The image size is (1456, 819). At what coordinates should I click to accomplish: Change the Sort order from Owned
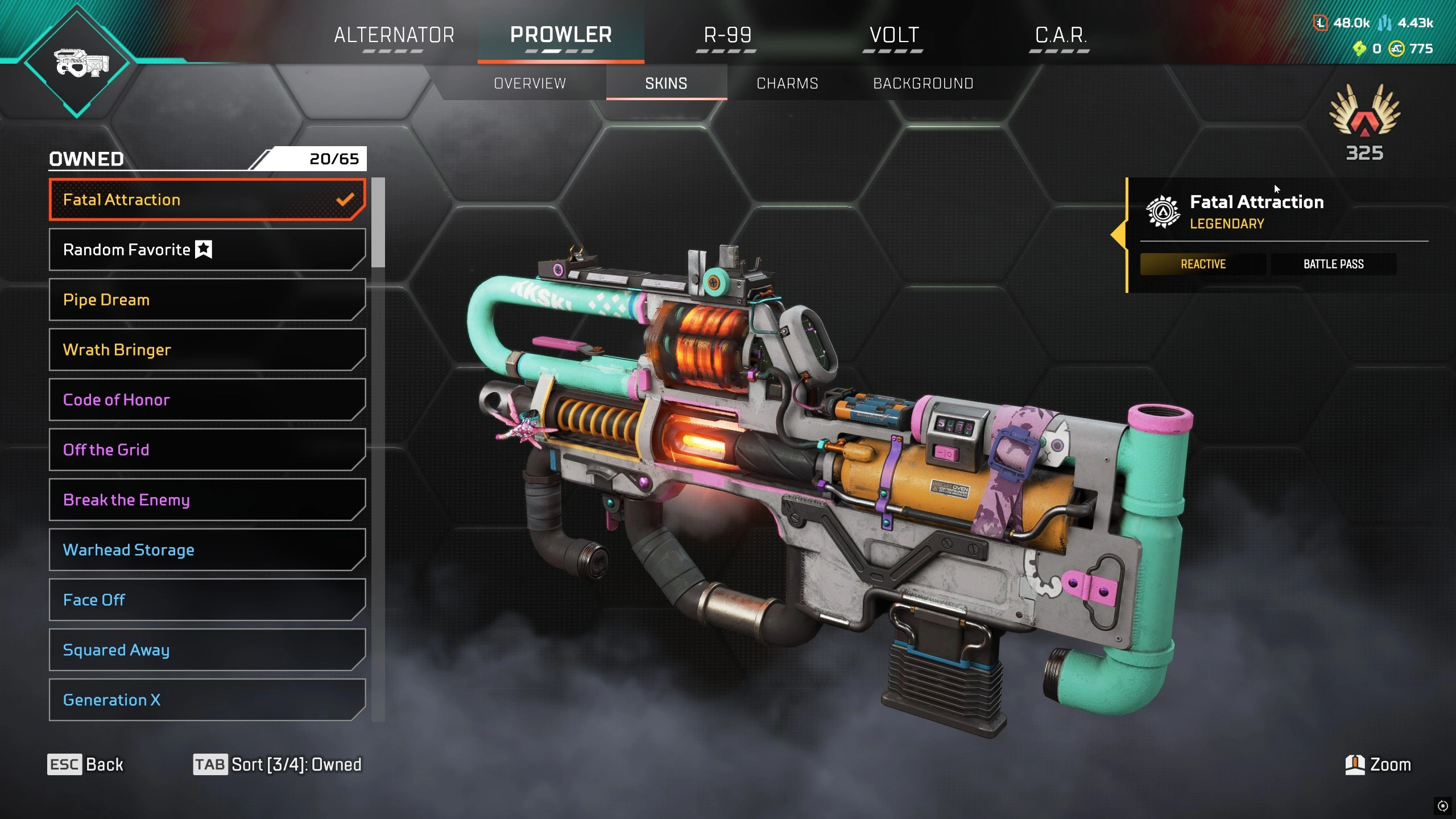coord(278,764)
